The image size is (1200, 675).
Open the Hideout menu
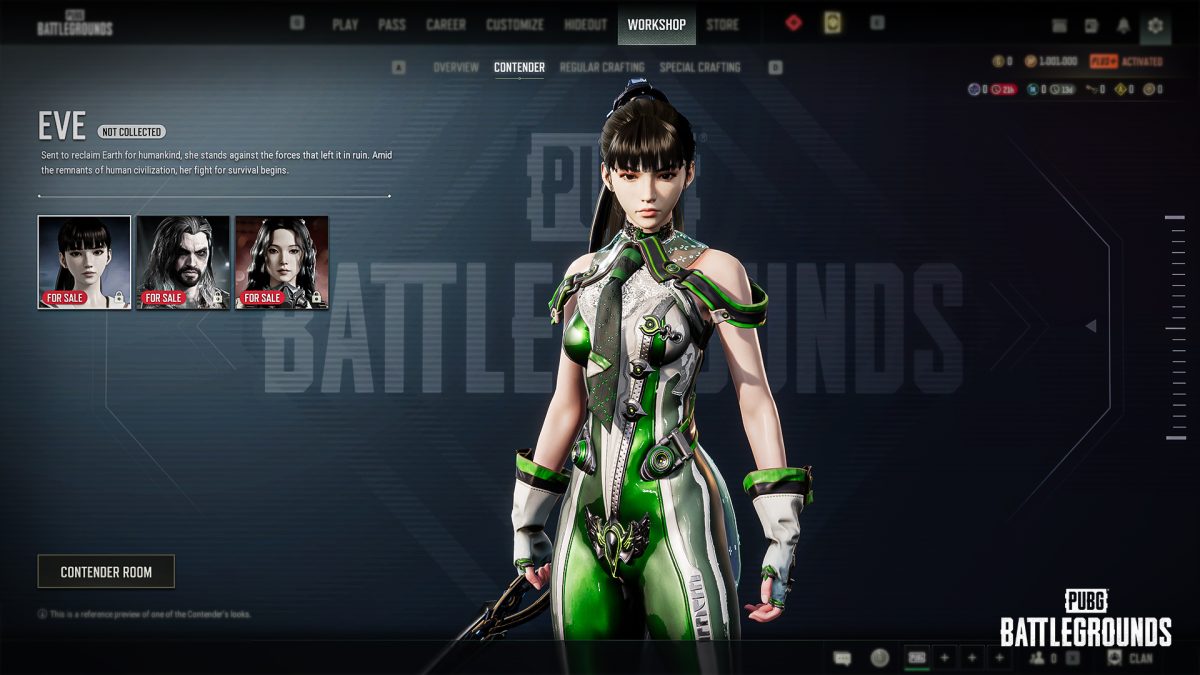click(586, 25)
